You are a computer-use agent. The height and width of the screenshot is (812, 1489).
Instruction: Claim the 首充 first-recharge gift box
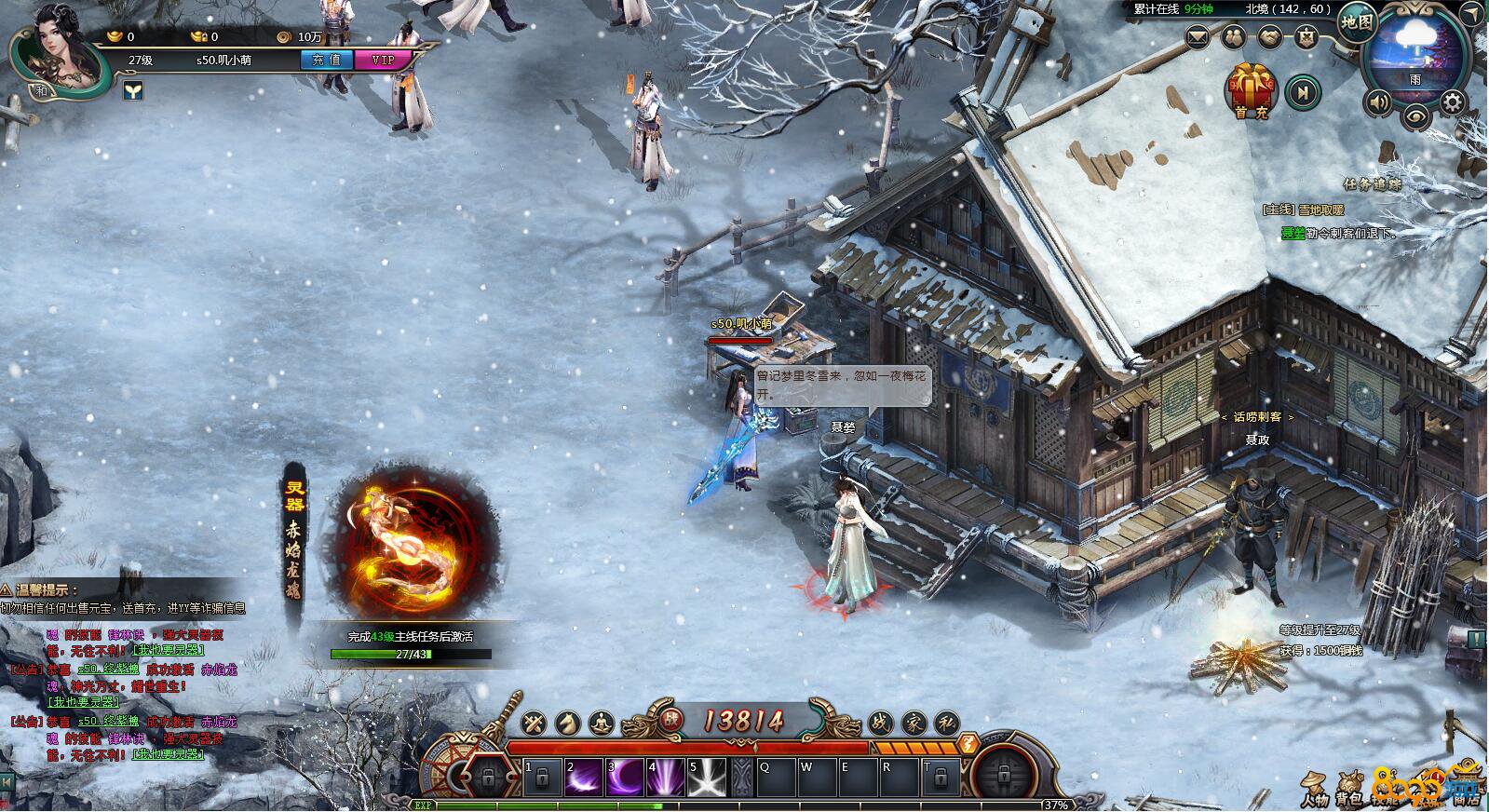(x=1252, y=90)
